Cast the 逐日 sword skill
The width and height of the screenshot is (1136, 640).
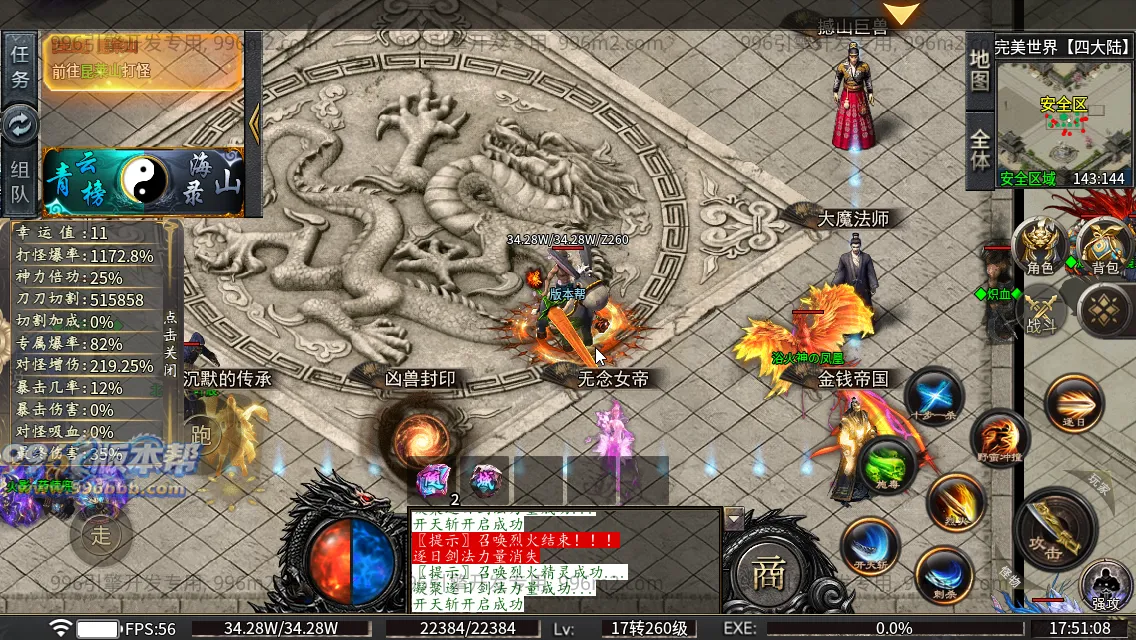pyautogui.click(x=1073, y=403)
